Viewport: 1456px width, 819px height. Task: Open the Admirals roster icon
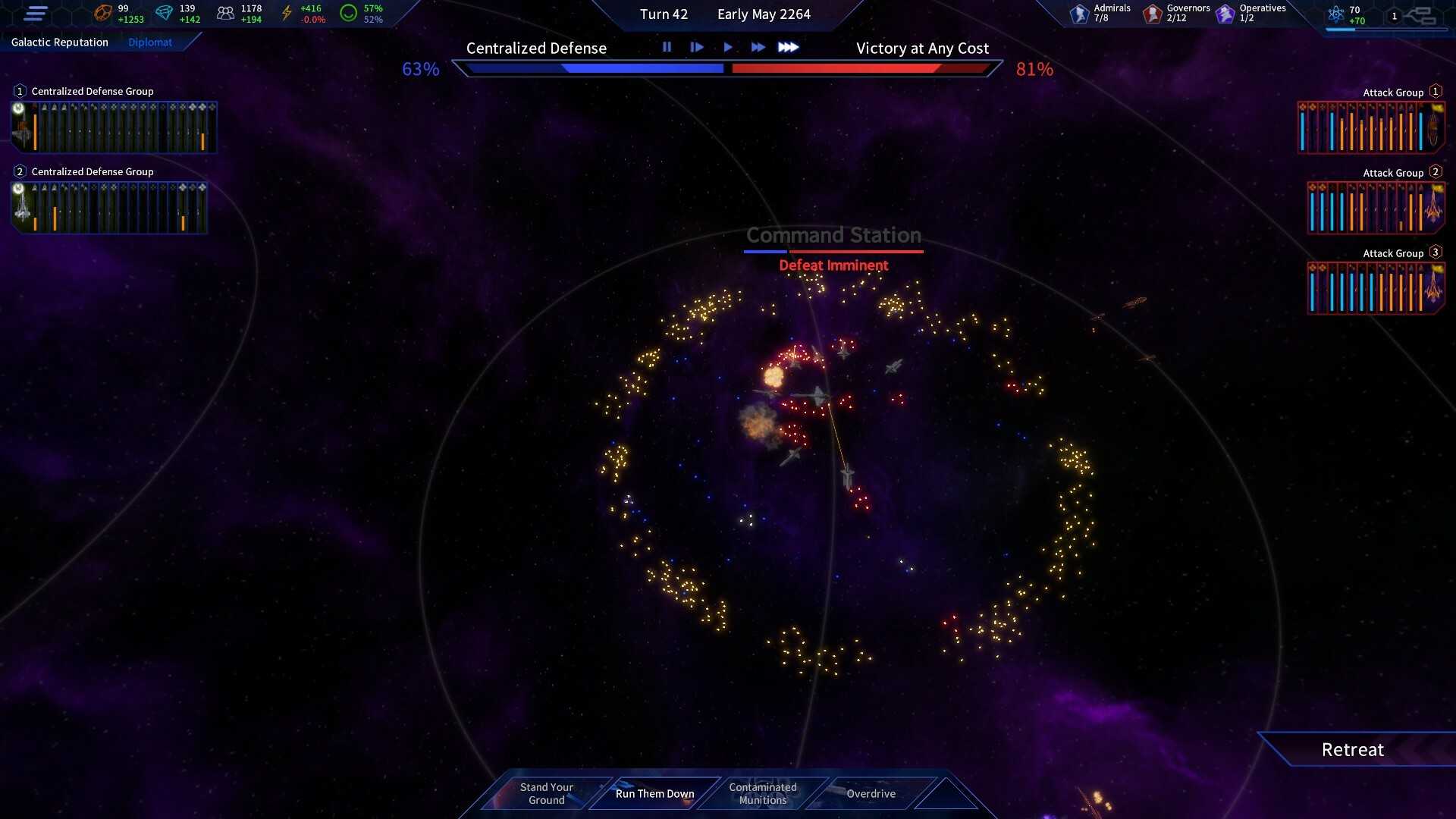coord(1080,14)
